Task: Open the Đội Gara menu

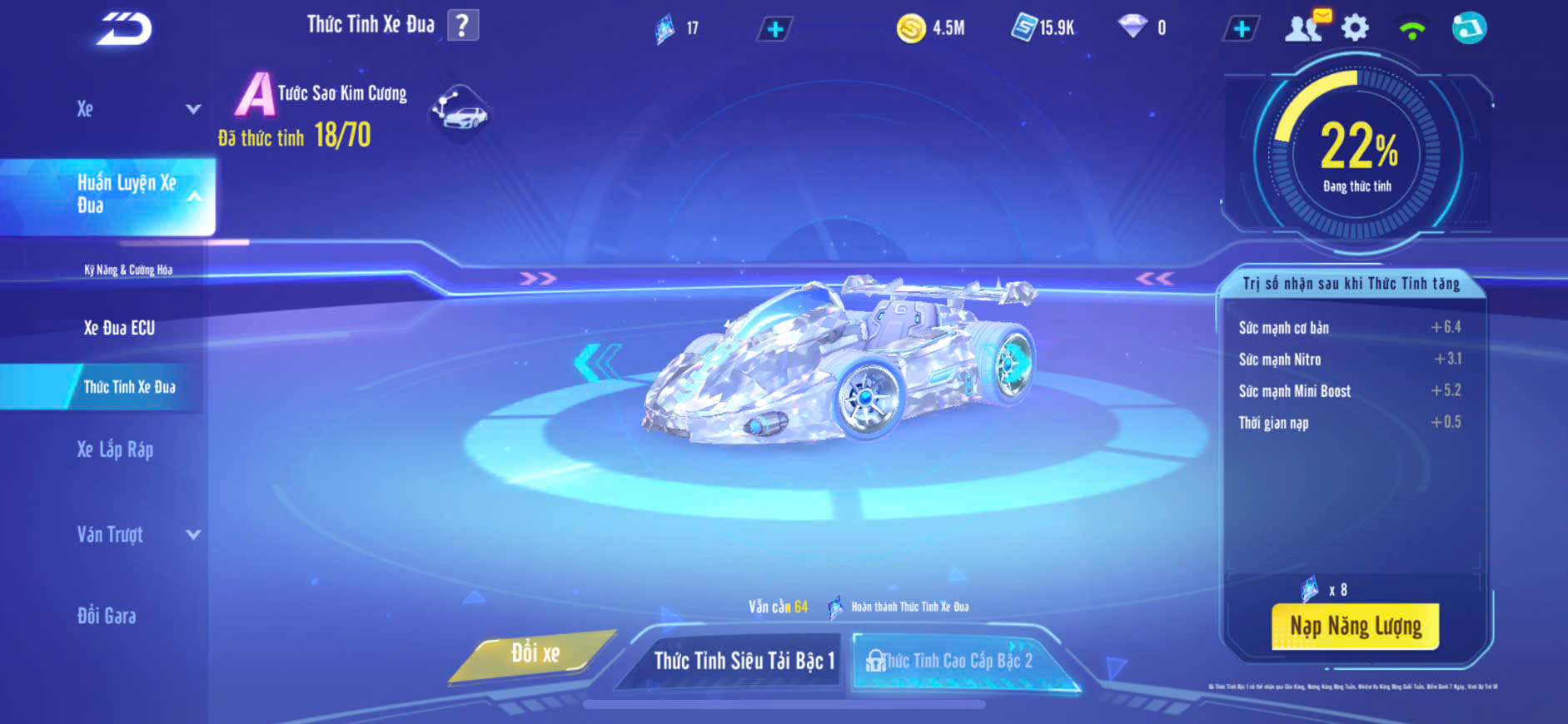Action: (x=107, y=616)
